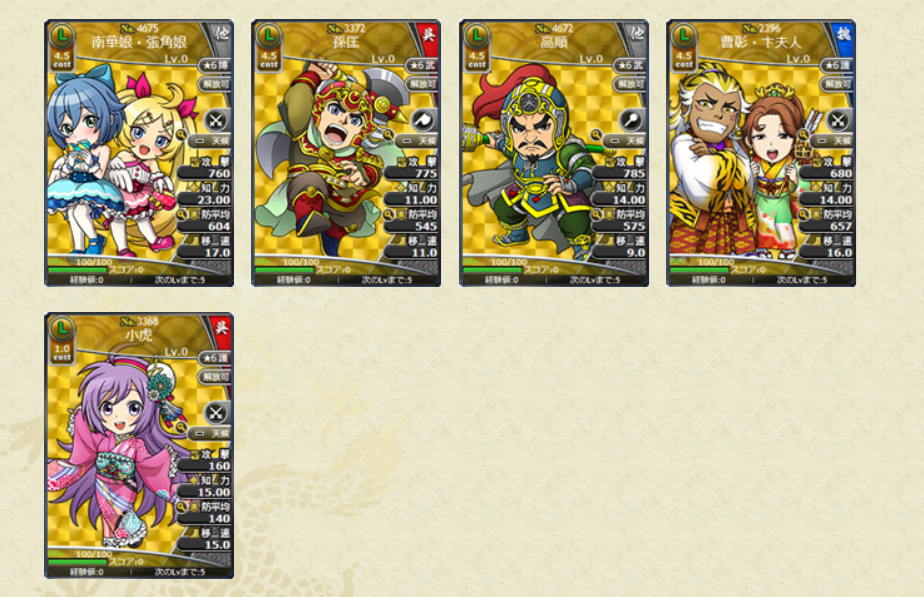Inspect 防平均 magnifier on 南華娘・張角娘 card
This screenshot has height=597, width=924.
[x=183, y=213]
